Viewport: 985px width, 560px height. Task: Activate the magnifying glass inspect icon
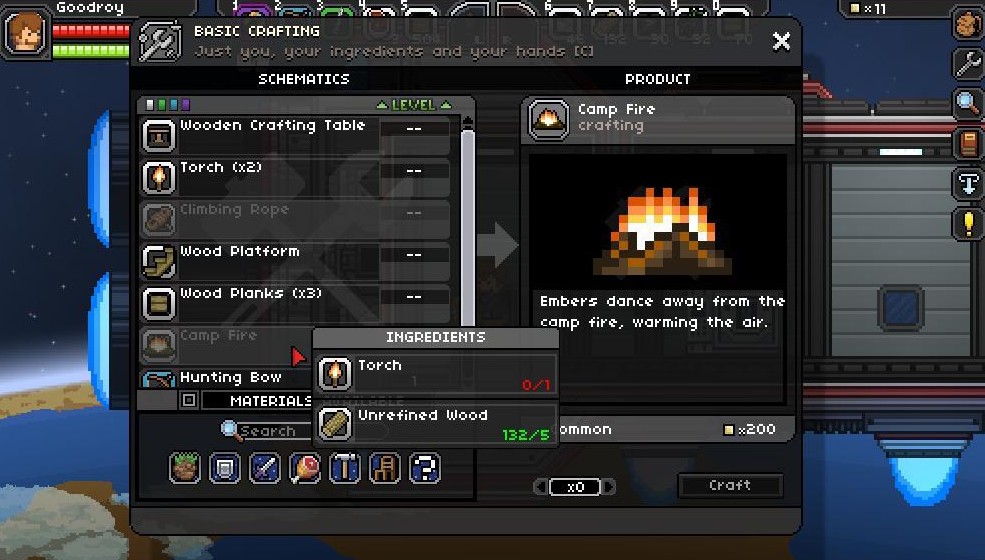pos(967,103)
